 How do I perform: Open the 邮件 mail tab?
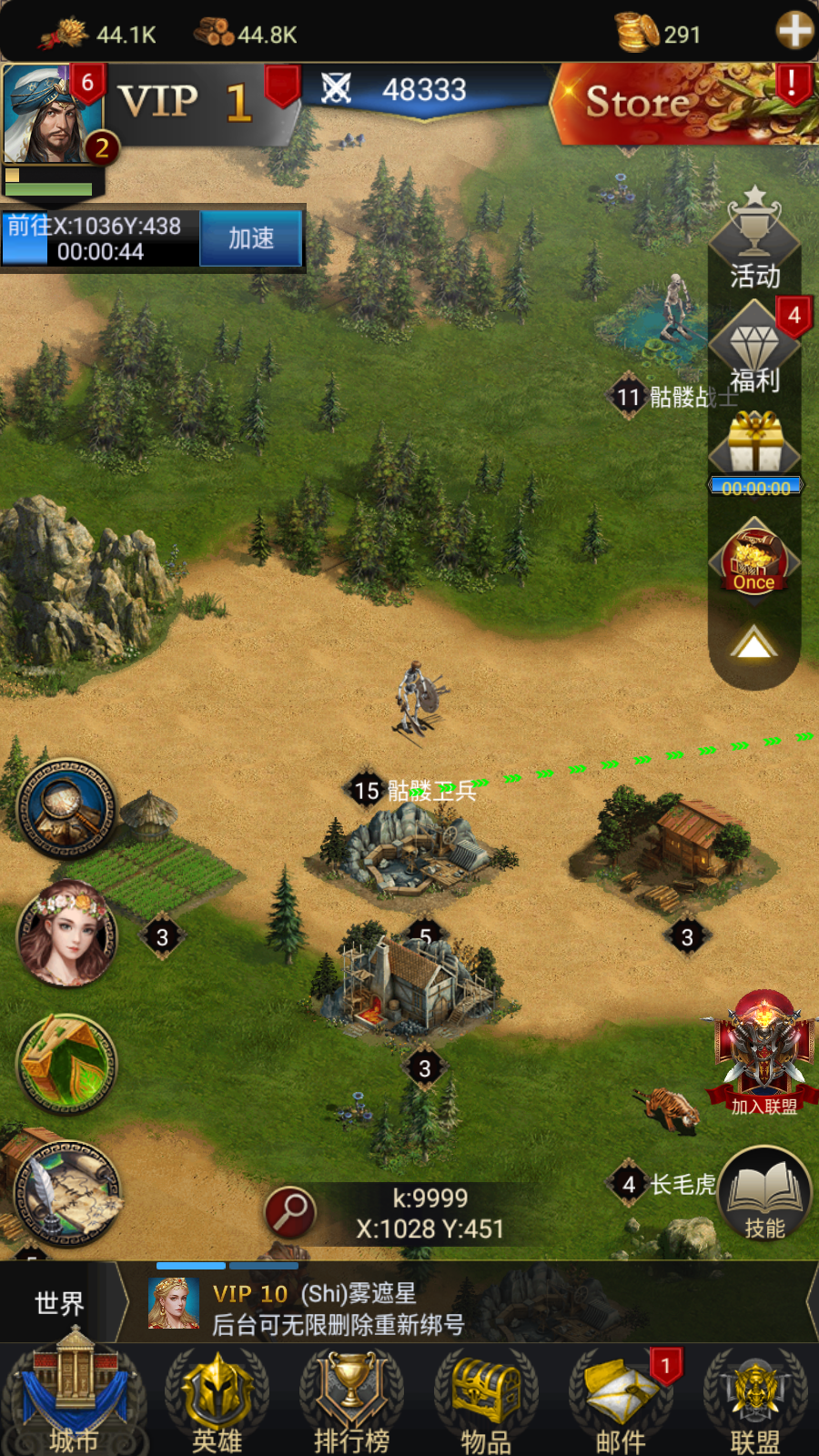coord(622,1401)
